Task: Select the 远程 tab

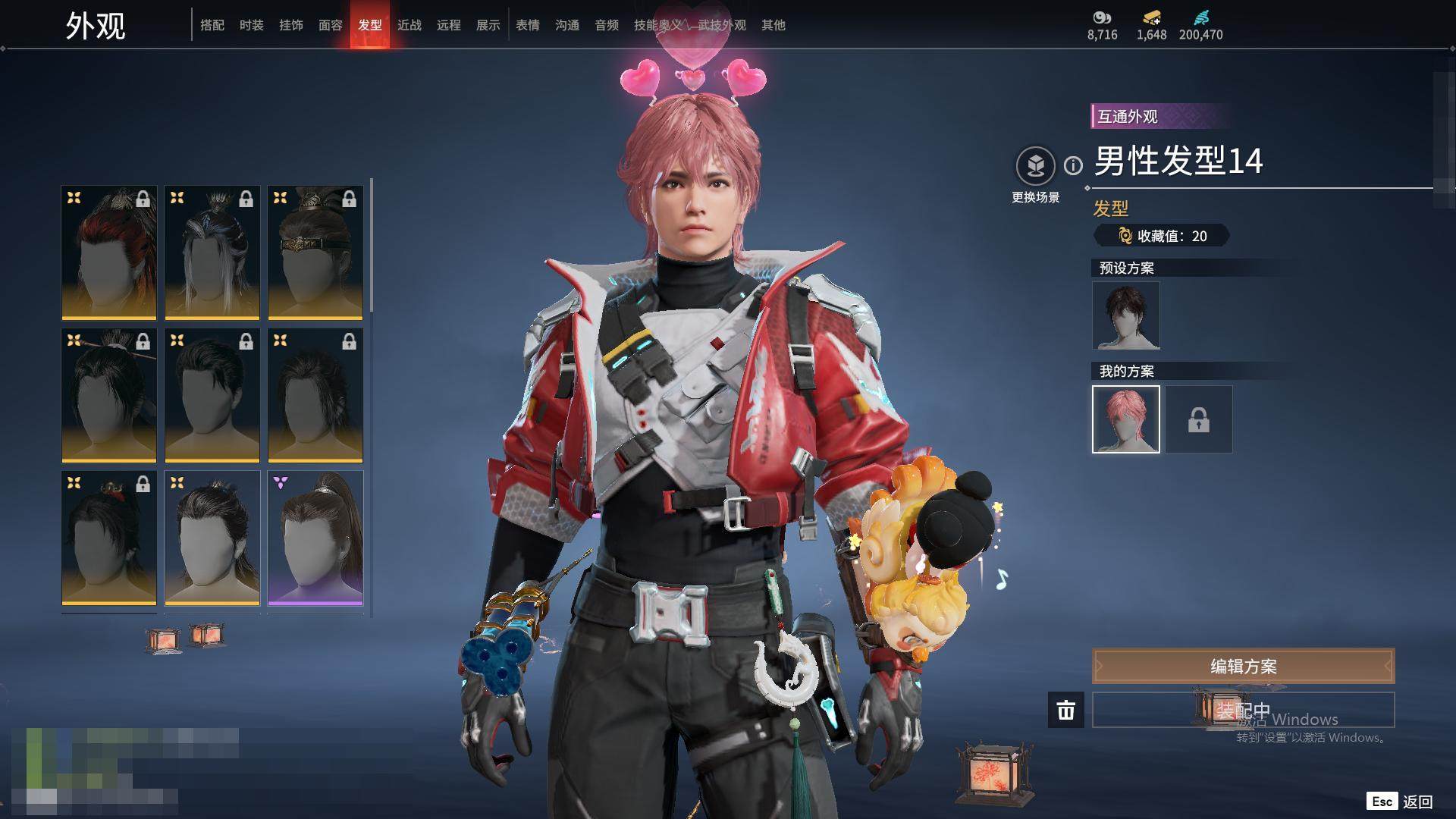Action: pyautogui.click(x=449, y=25)
